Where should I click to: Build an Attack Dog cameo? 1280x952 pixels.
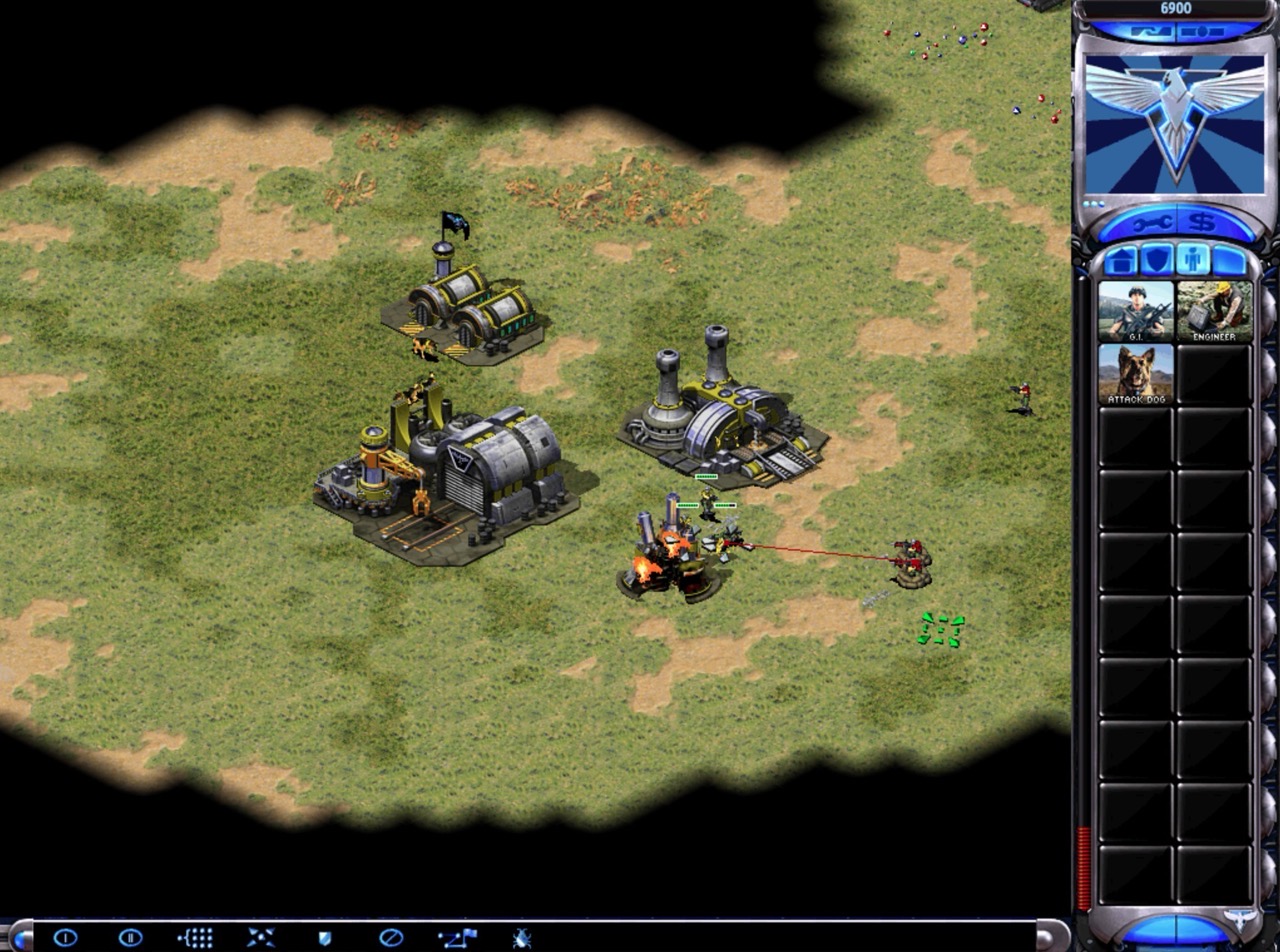[x=1136, y=374]
